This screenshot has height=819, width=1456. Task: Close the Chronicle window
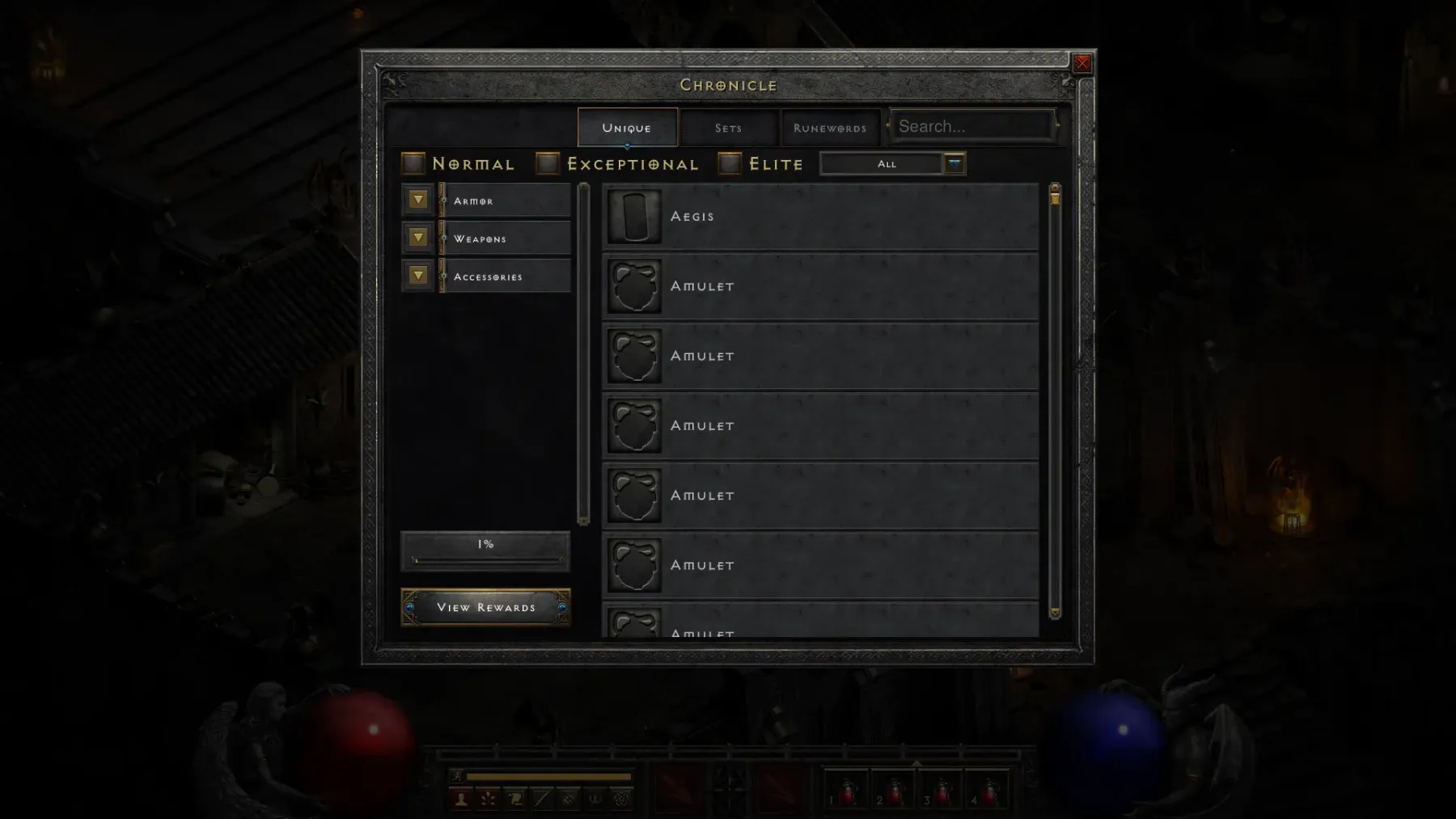(x=1082, y=64)
